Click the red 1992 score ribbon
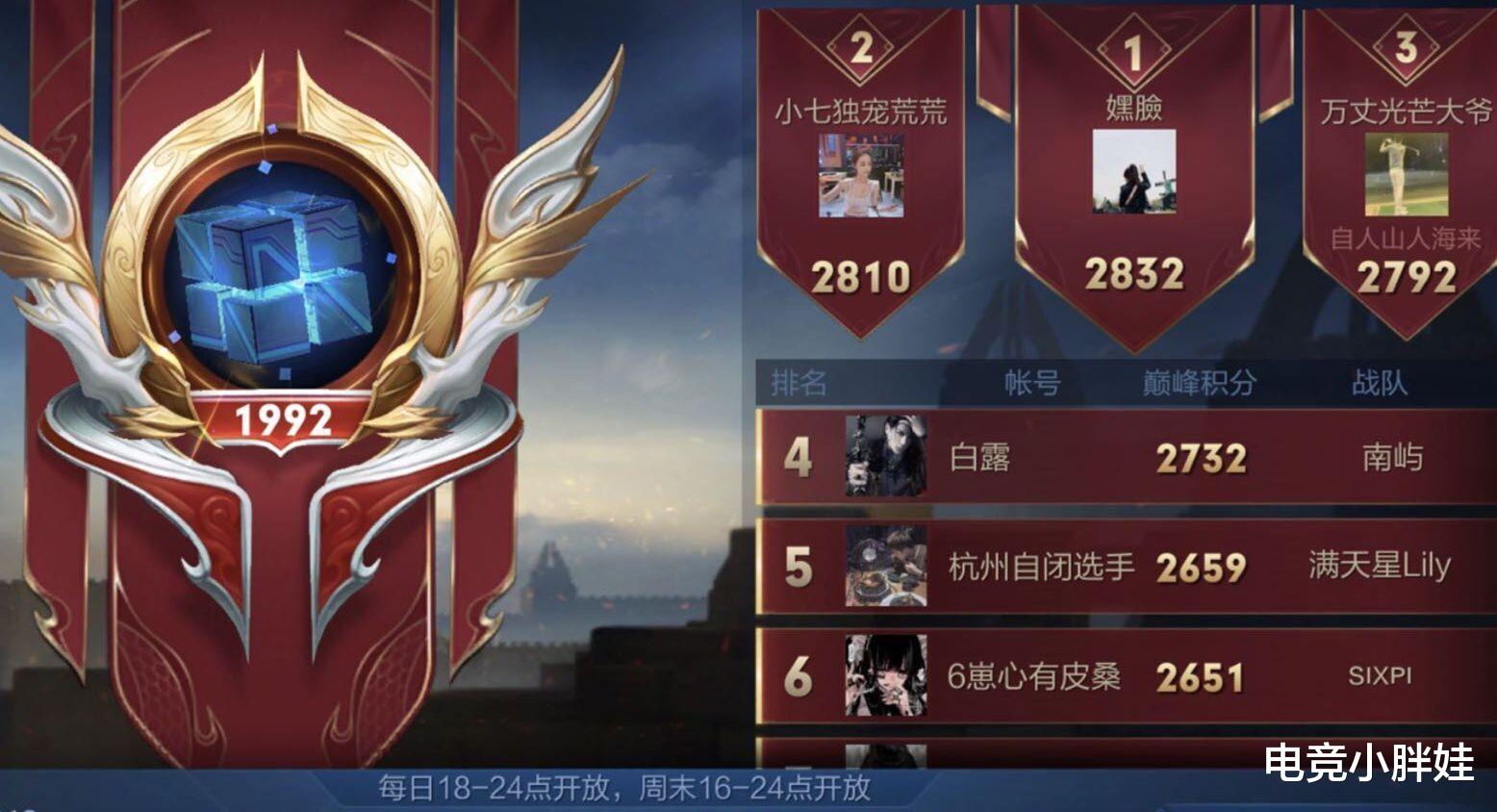1497x812 pixels. point(284,419)
